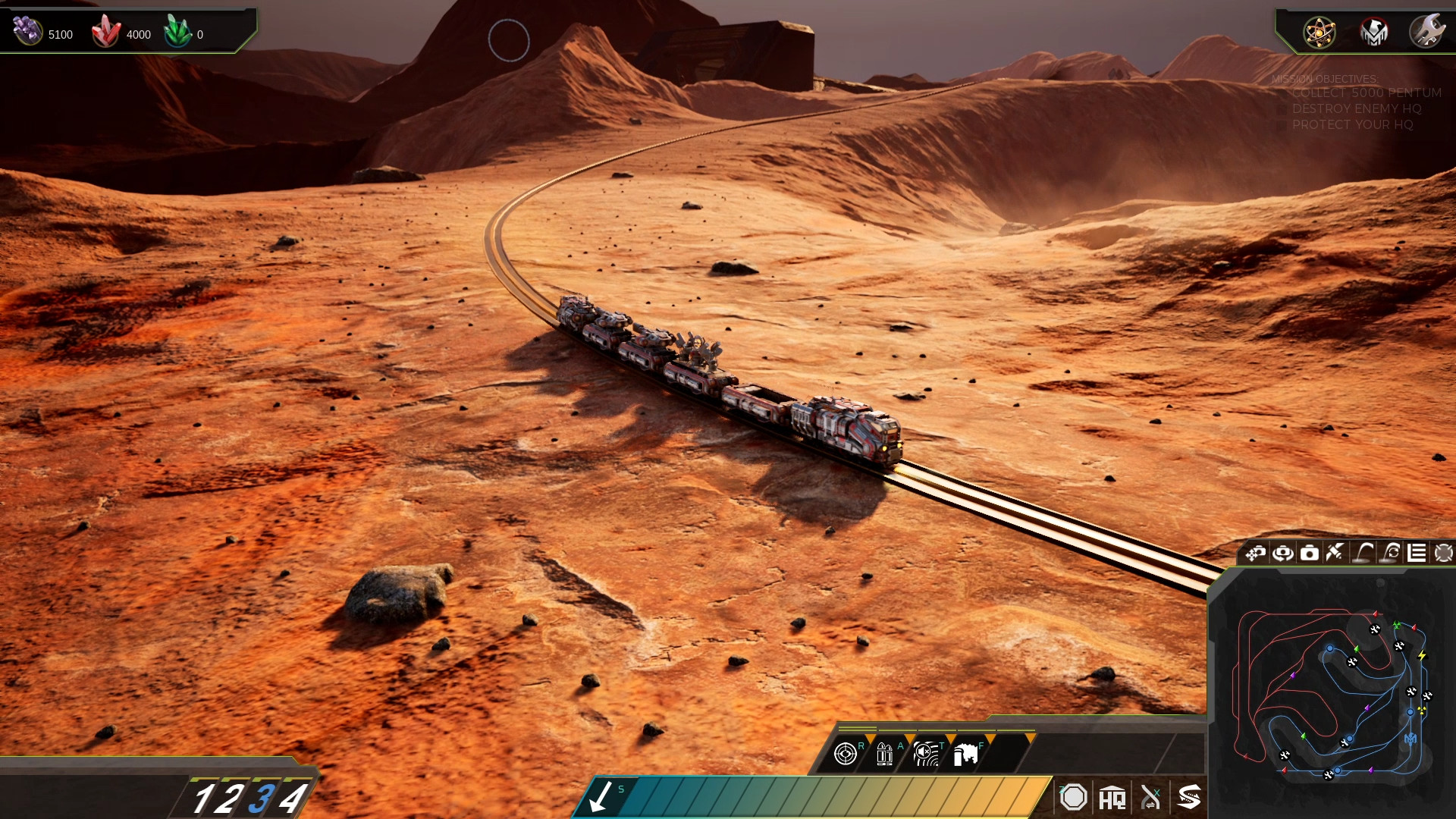This screenshot has height=819, width=1456.
Task: Click the eagle faction emblem
Action: pos(1374,33)
